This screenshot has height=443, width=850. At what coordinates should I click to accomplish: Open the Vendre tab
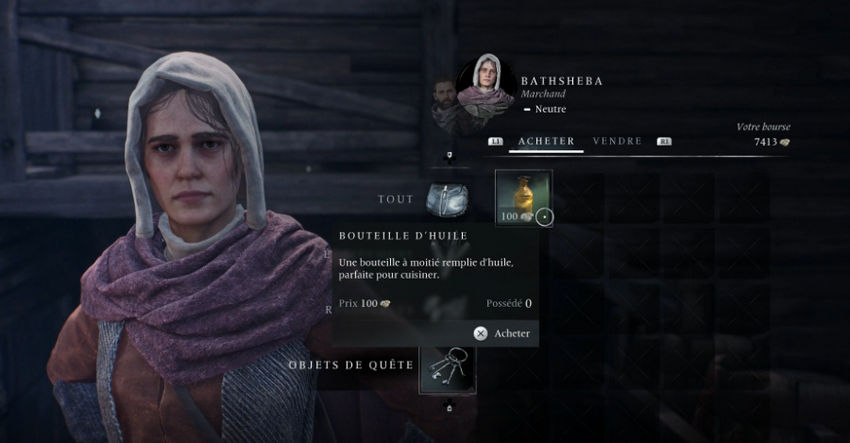click(x=617, y=141)
